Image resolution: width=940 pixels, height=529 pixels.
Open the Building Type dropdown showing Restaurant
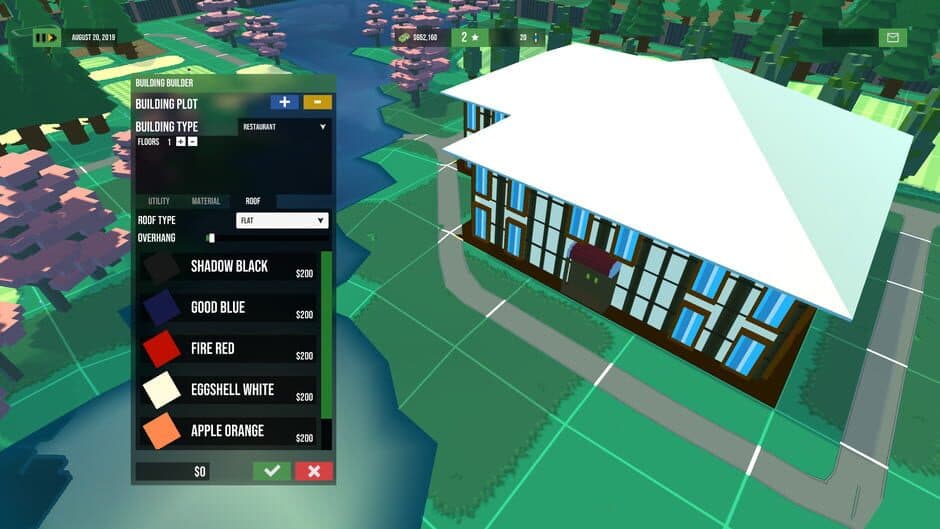284,127
